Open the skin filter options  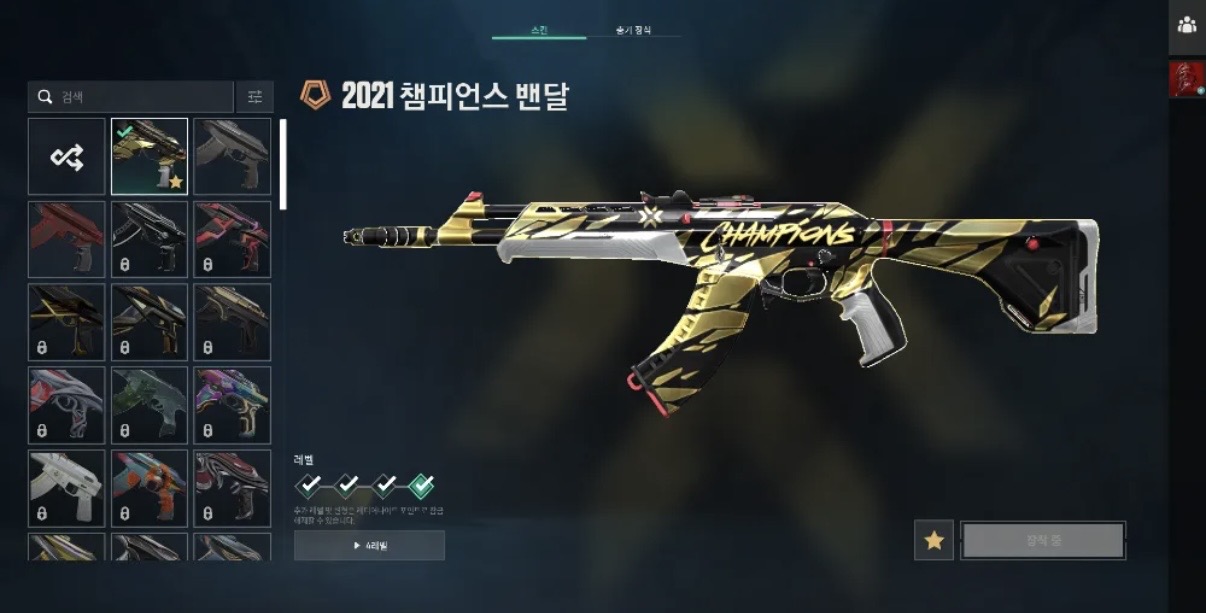pos(254,97)
